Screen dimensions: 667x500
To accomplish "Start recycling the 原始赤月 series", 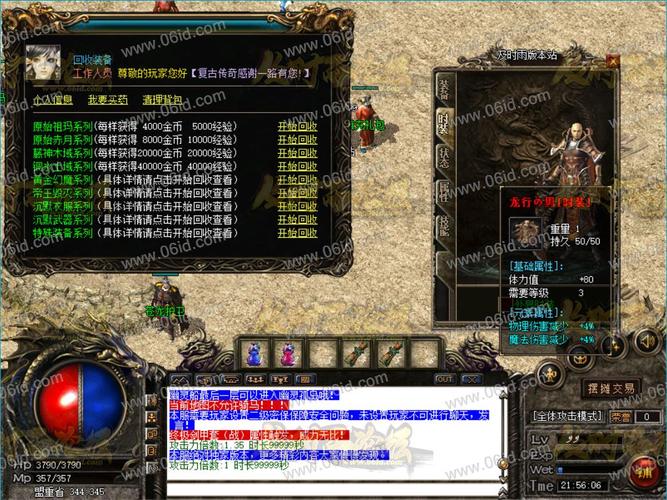I will tap(297, 140).
